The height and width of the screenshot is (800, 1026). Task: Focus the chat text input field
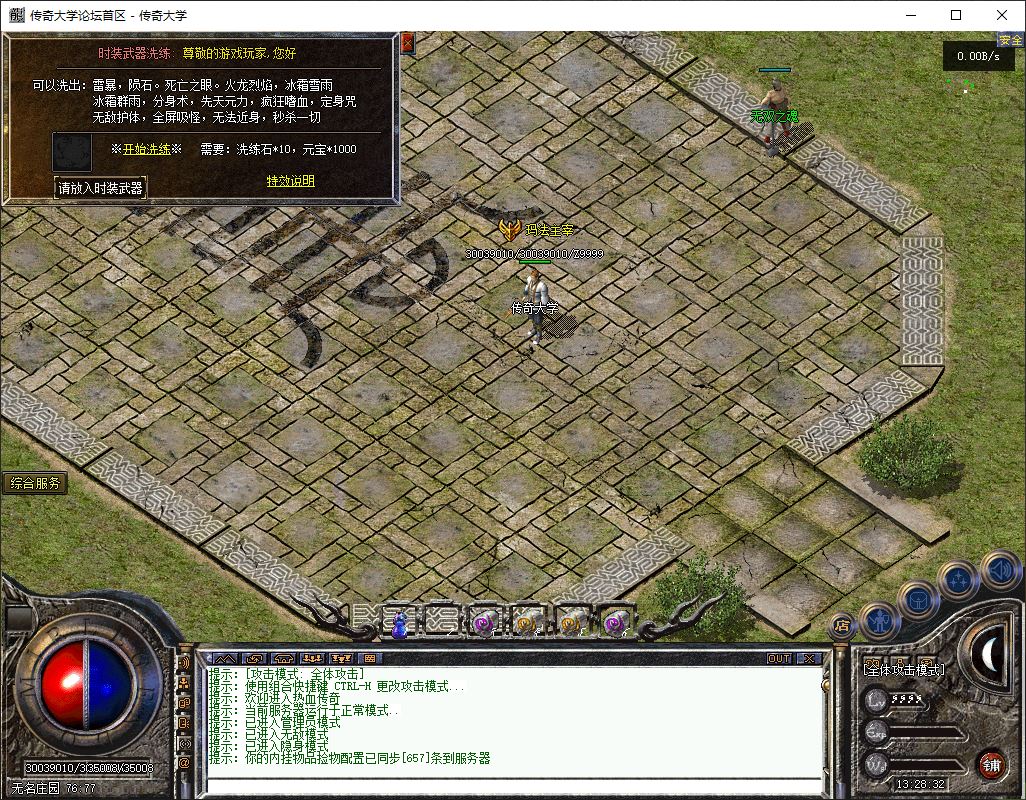(x=510, y=785)
